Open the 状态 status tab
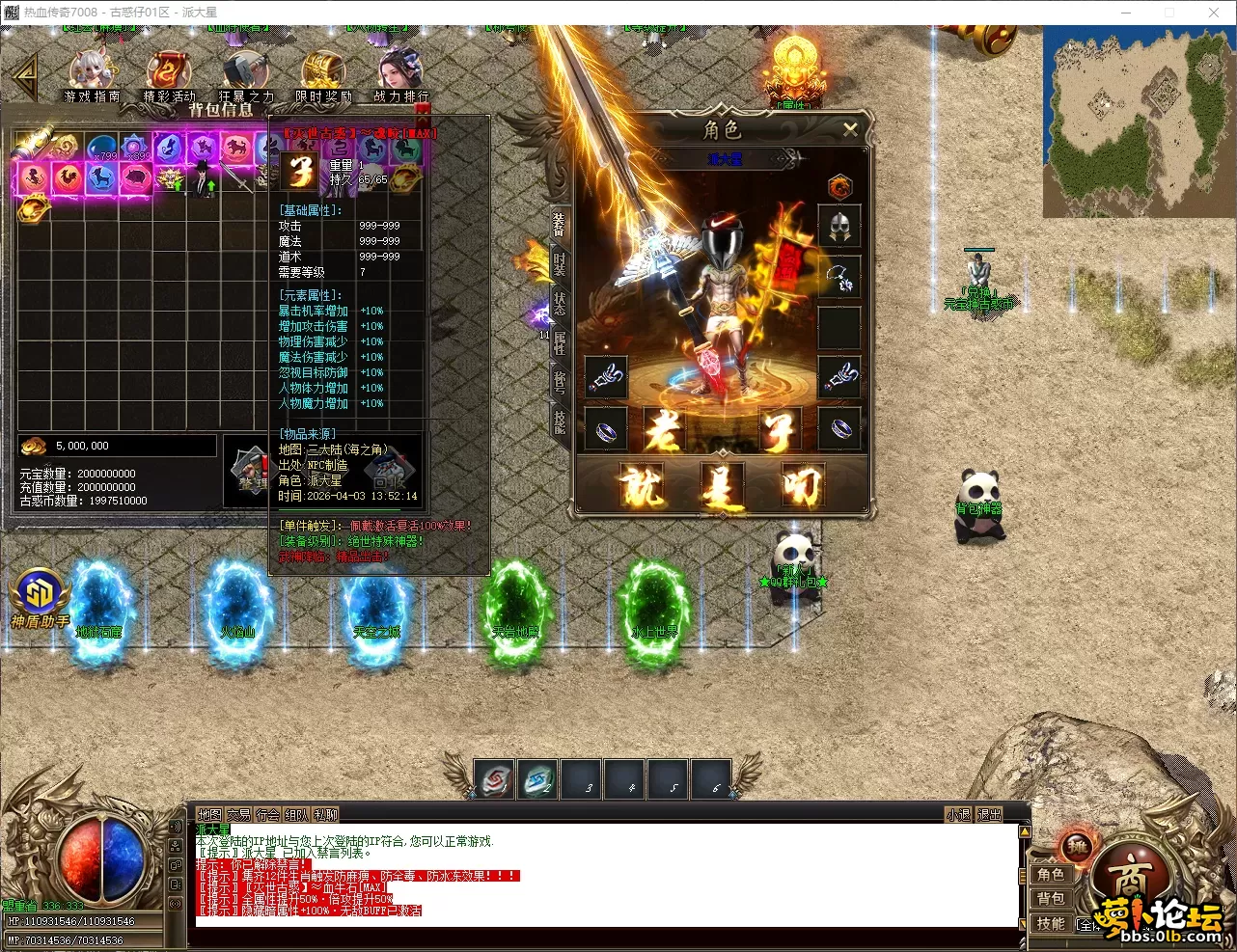1237x952 pixels. [x=560, y=302]
